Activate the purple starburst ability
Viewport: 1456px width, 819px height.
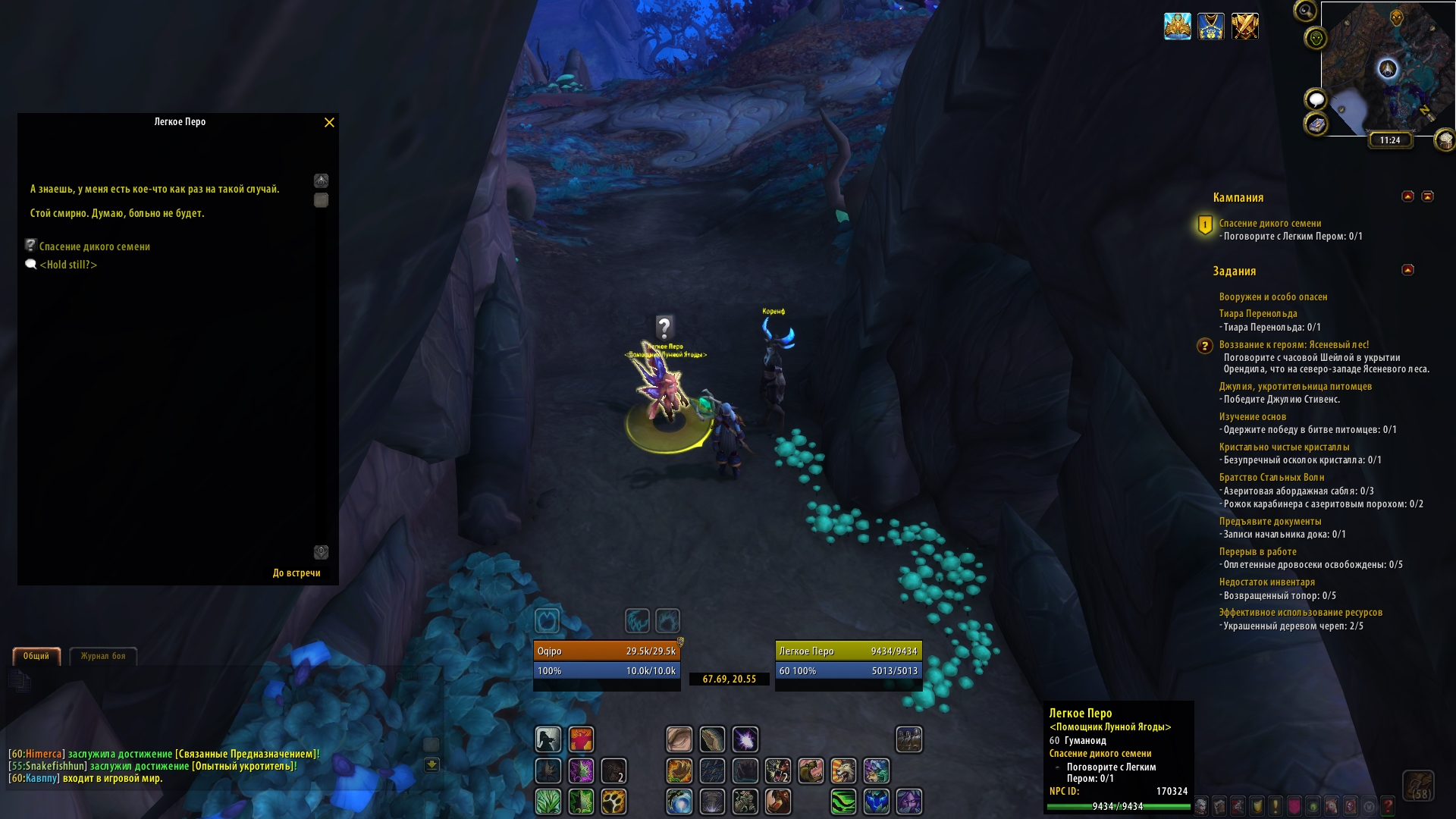745,739
